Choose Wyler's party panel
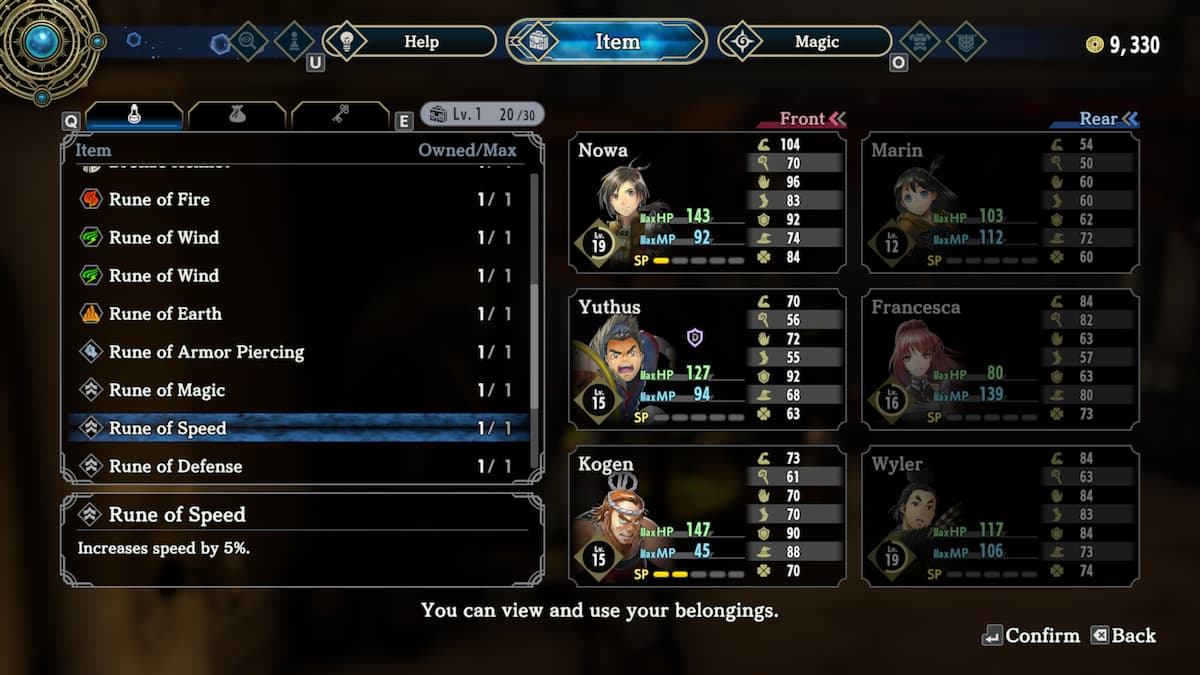 coord(1000,515)
